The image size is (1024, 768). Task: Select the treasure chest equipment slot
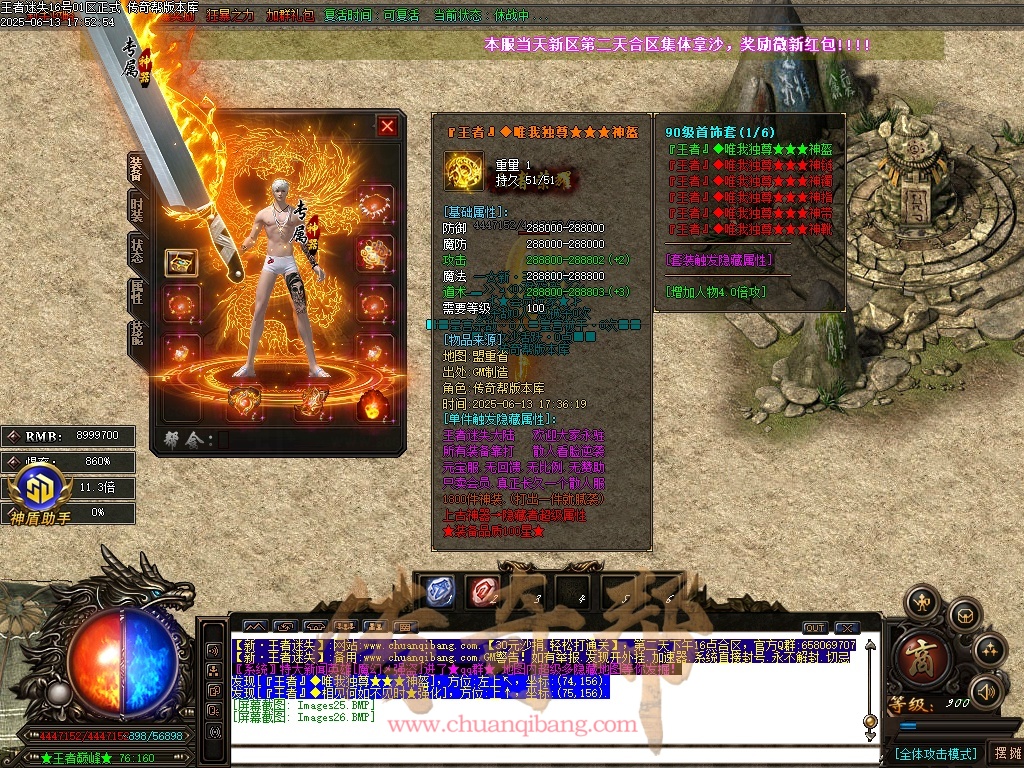pyautogui.click(x=181, y=263)
